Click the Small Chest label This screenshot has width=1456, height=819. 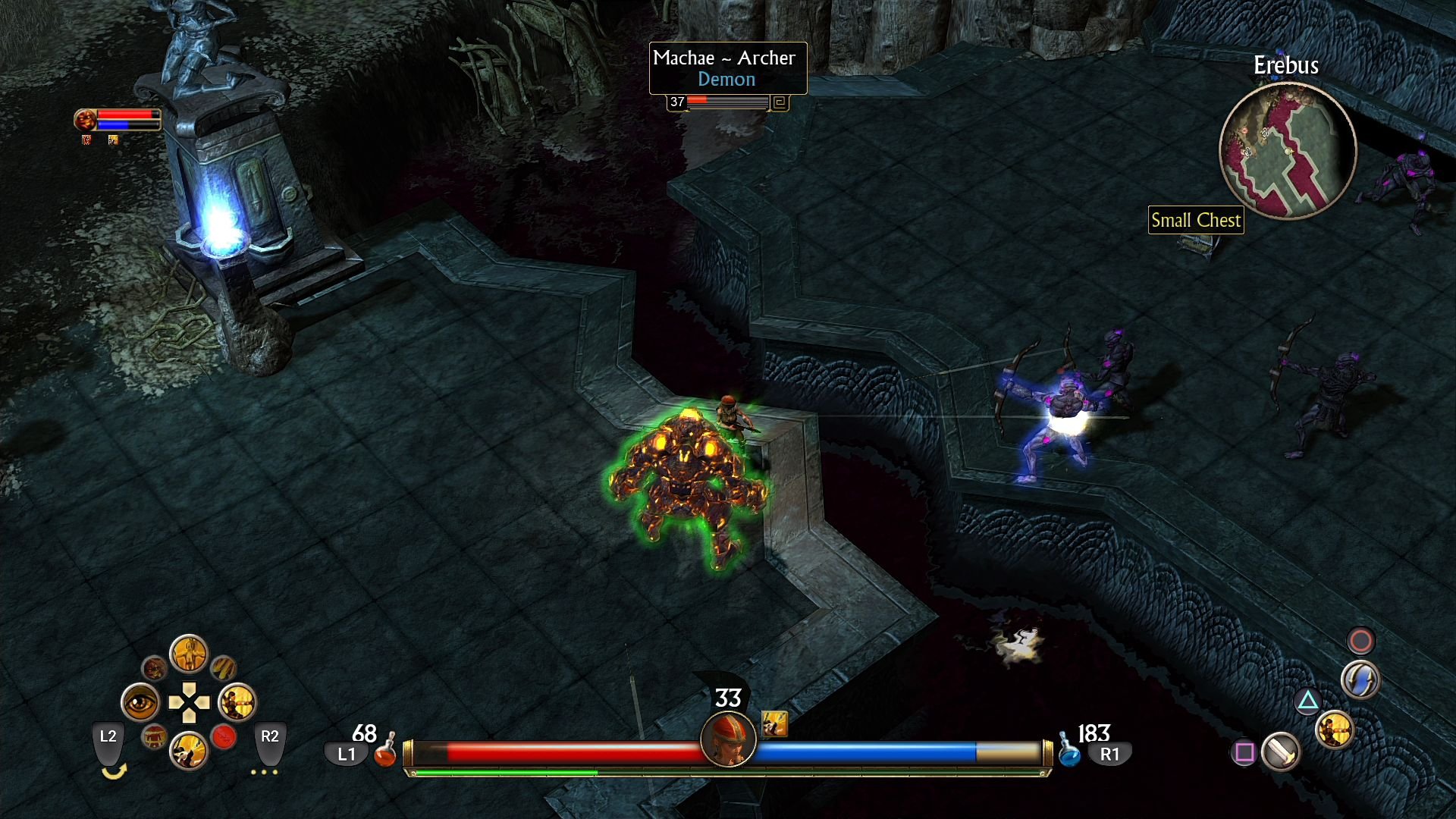(x=1196, y=221)
